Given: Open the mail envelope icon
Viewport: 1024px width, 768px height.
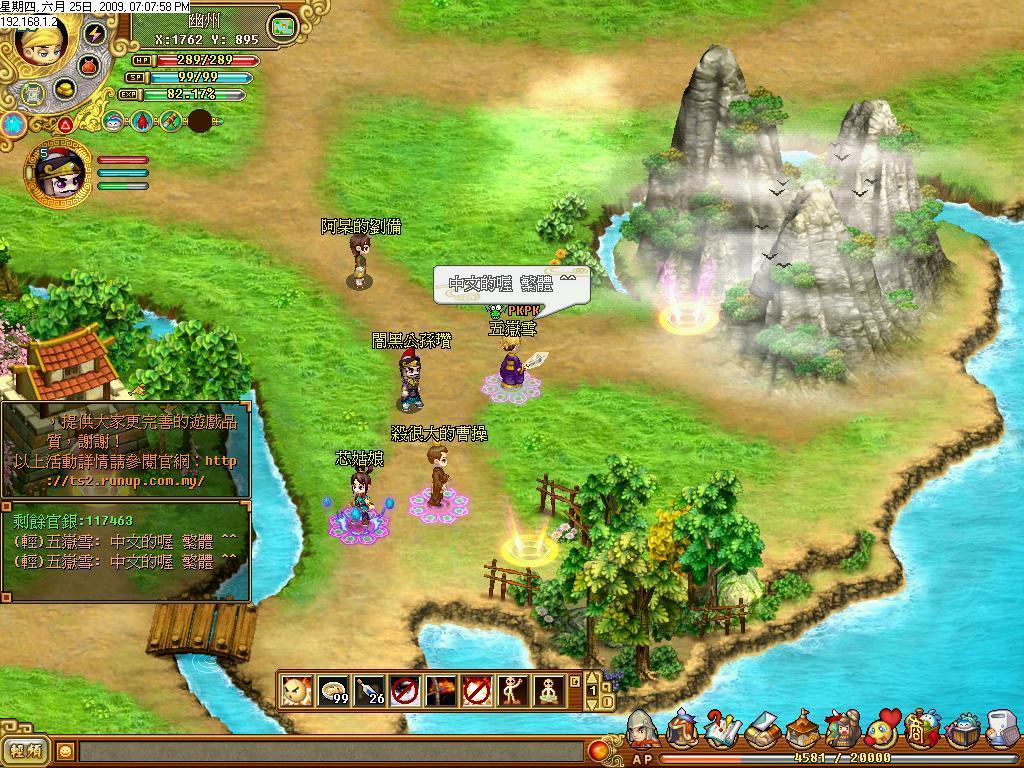Looking at the screenshot, I should pos(763,731).
